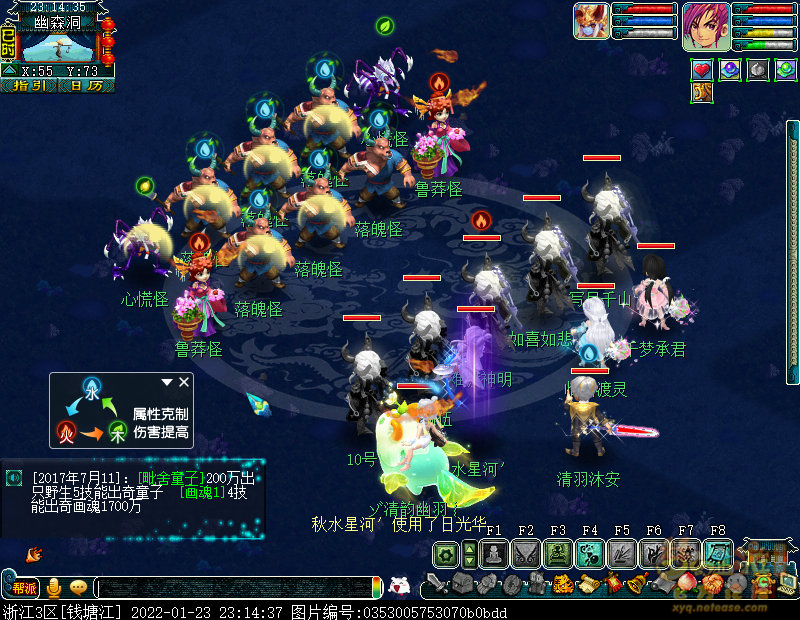Click the purple orb buff icon
This screenshot has width=800, height=620.
coord(730,70)
